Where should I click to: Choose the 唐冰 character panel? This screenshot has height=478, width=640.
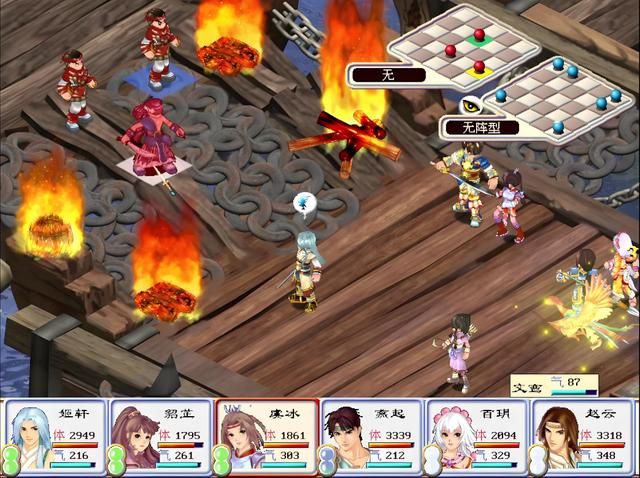[x=266, y=436]
